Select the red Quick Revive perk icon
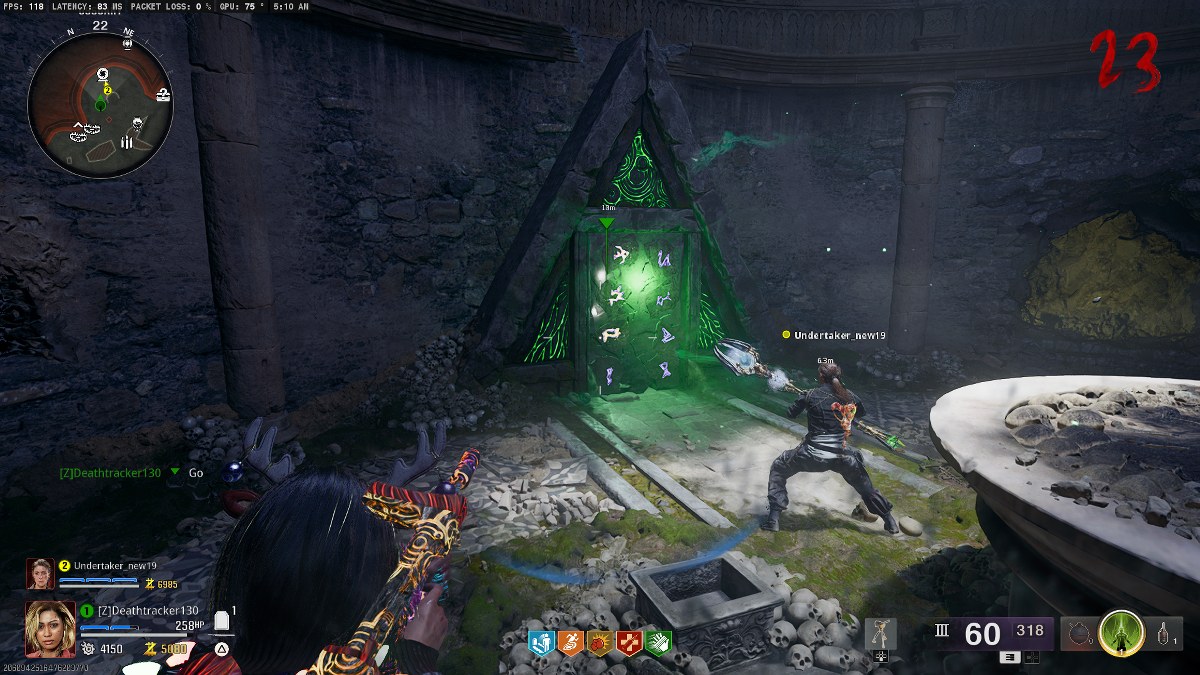1200x675 pixels. click(629, 642)
